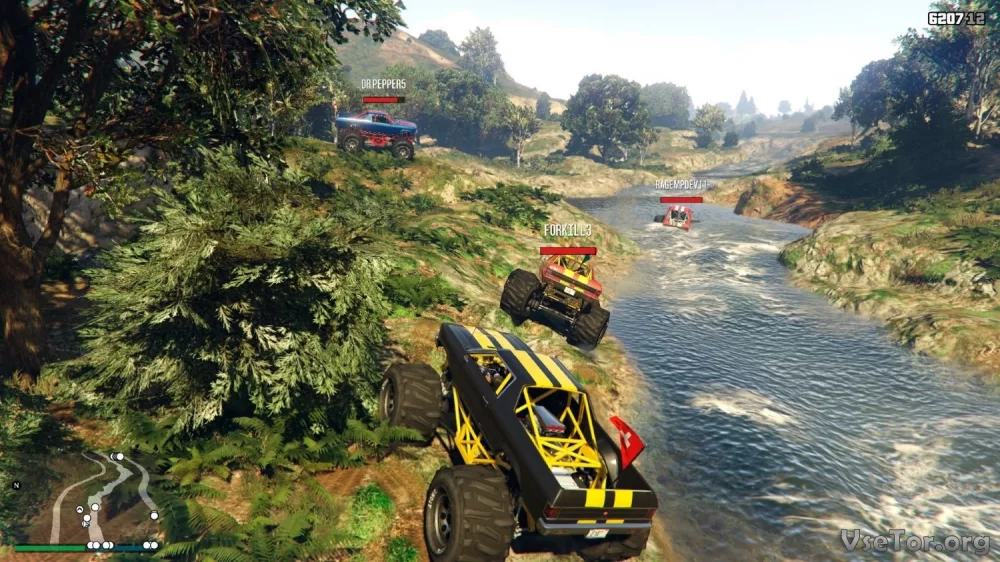
Task: Click the north compass marker beside the minimap
Action: click(x=16, y=485)
